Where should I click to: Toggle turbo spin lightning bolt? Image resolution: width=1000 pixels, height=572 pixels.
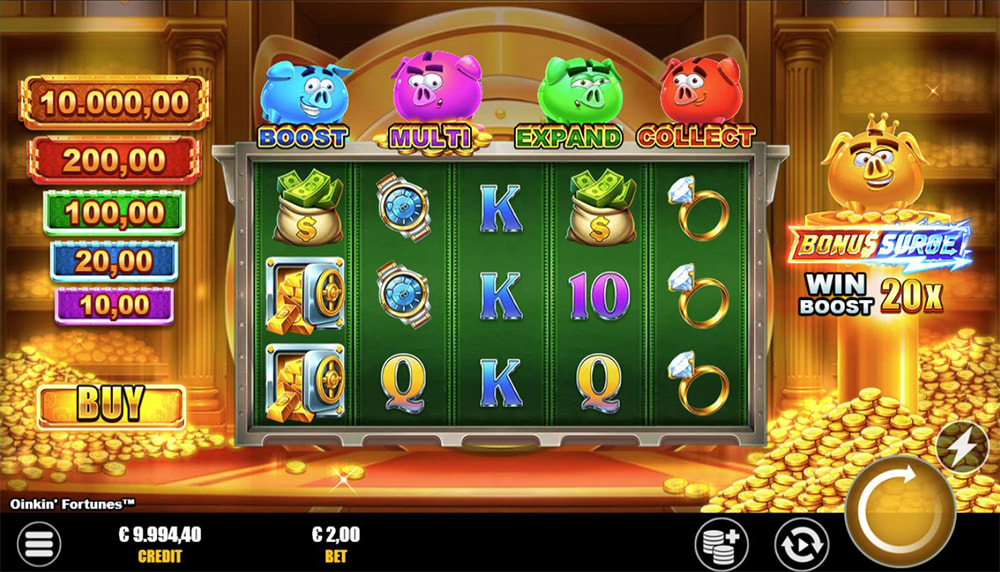pos(962,449)
